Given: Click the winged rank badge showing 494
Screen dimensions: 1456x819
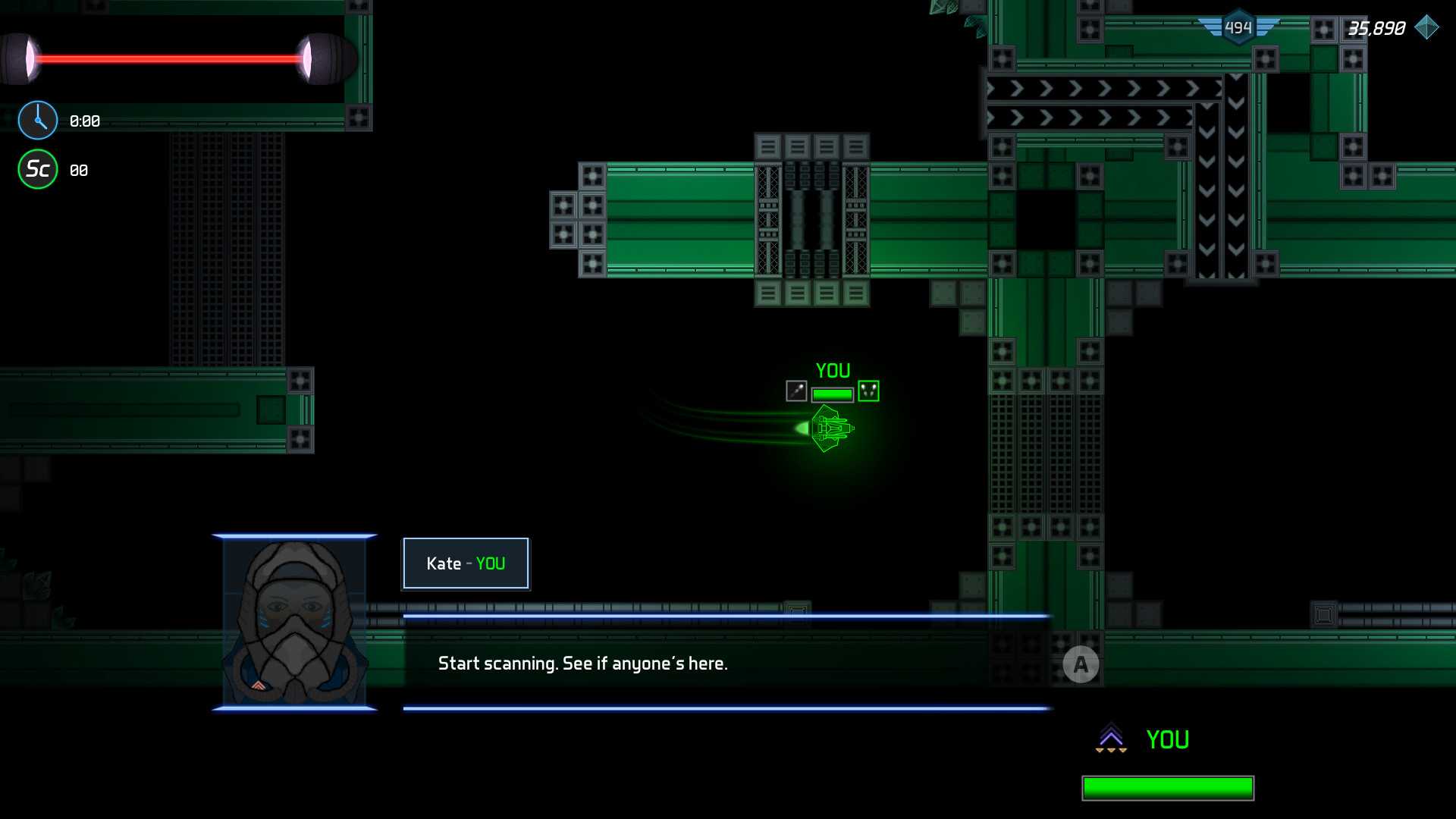Looking at the screenshot, I should 1238,28.
